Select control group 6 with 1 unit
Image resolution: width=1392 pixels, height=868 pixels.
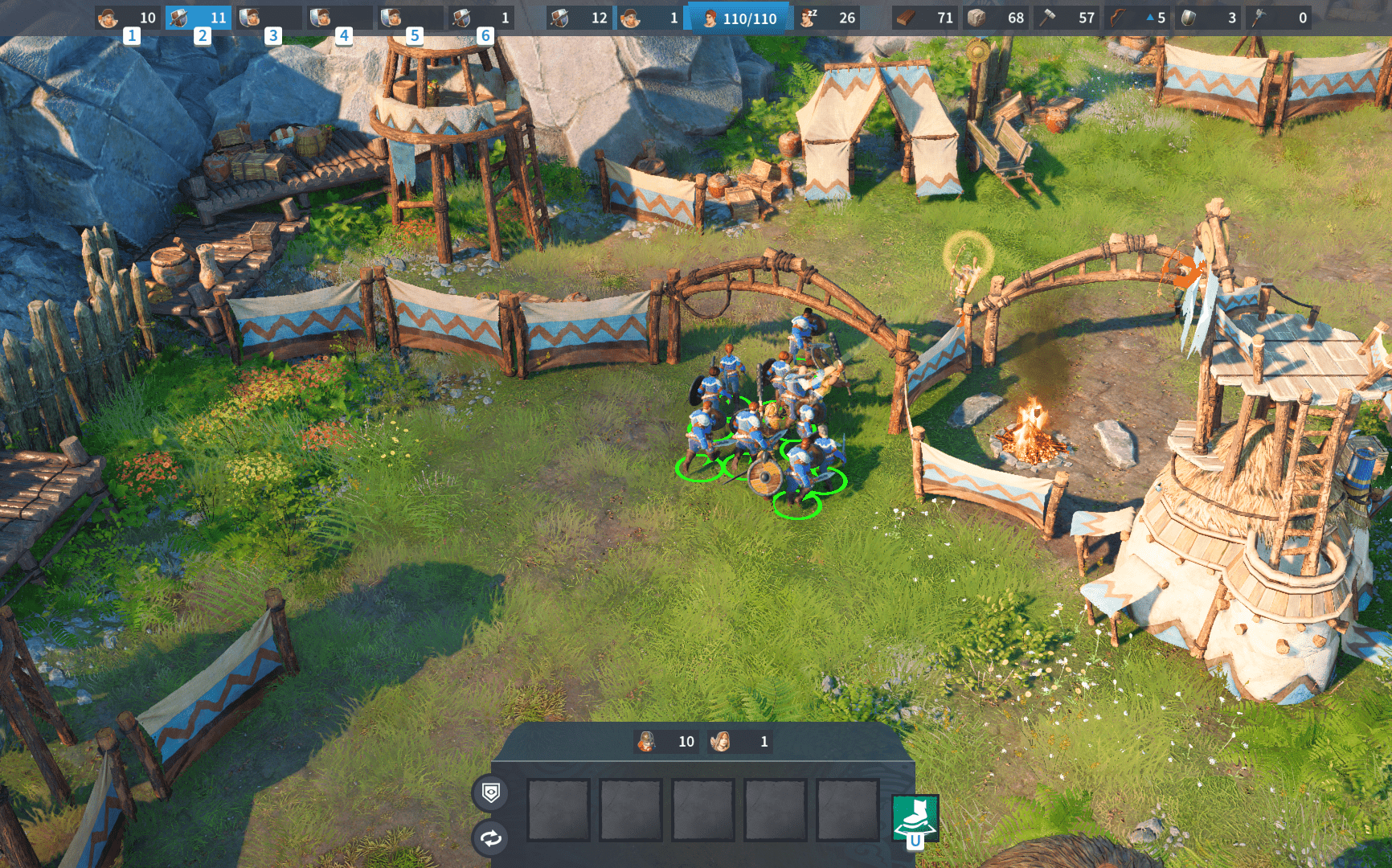point(481,18)
